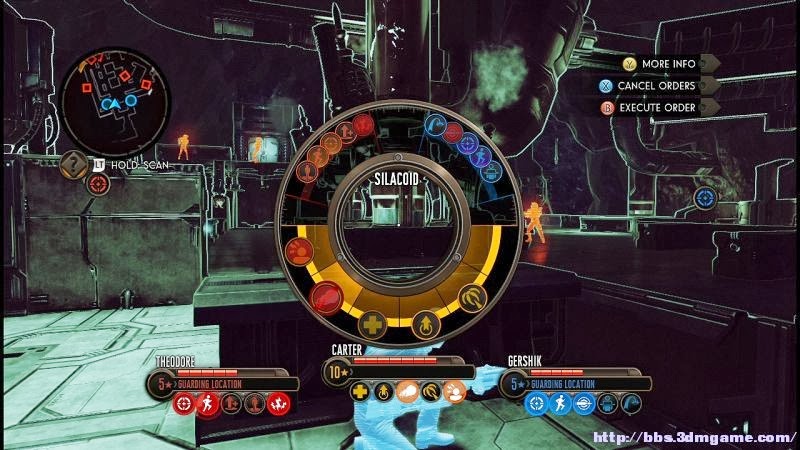Image resolution: width=800 pixels, height=450 pixels.
Task: Select the medical cross heal ability on wheel
Action: 372,325
